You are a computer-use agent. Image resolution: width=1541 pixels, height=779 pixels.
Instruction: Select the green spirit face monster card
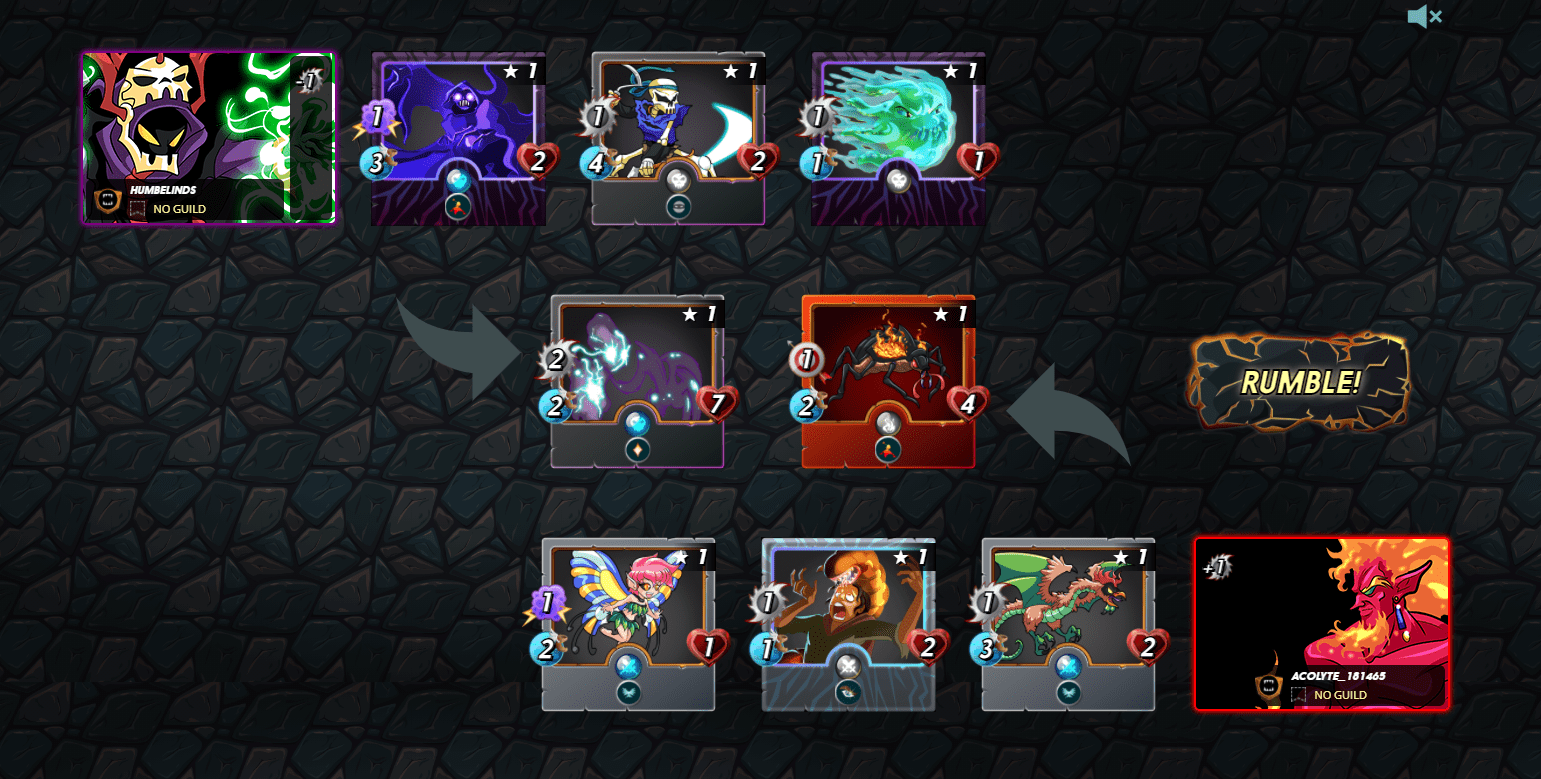coord(898,138)
